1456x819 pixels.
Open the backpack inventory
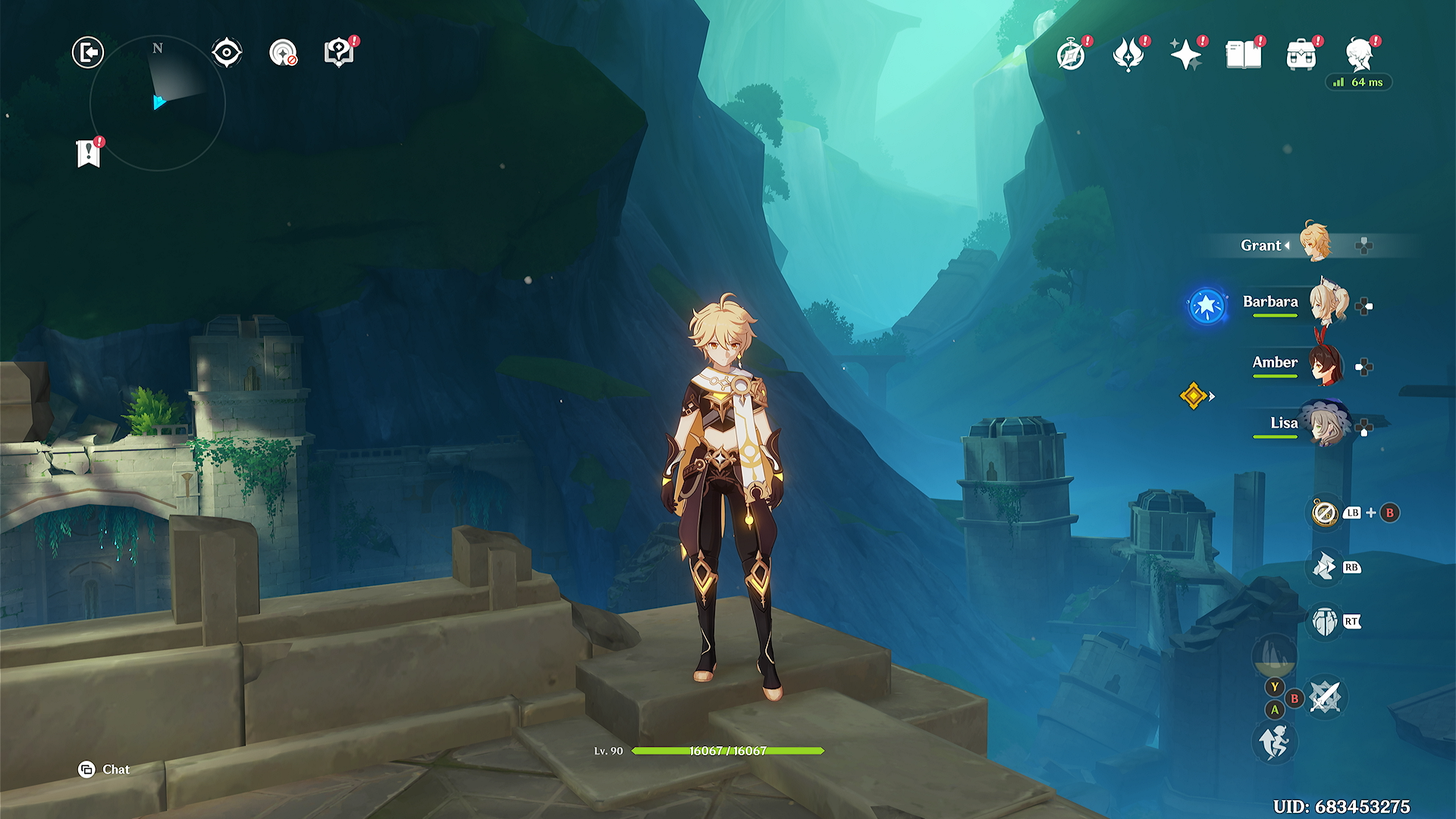[1301, 55]
